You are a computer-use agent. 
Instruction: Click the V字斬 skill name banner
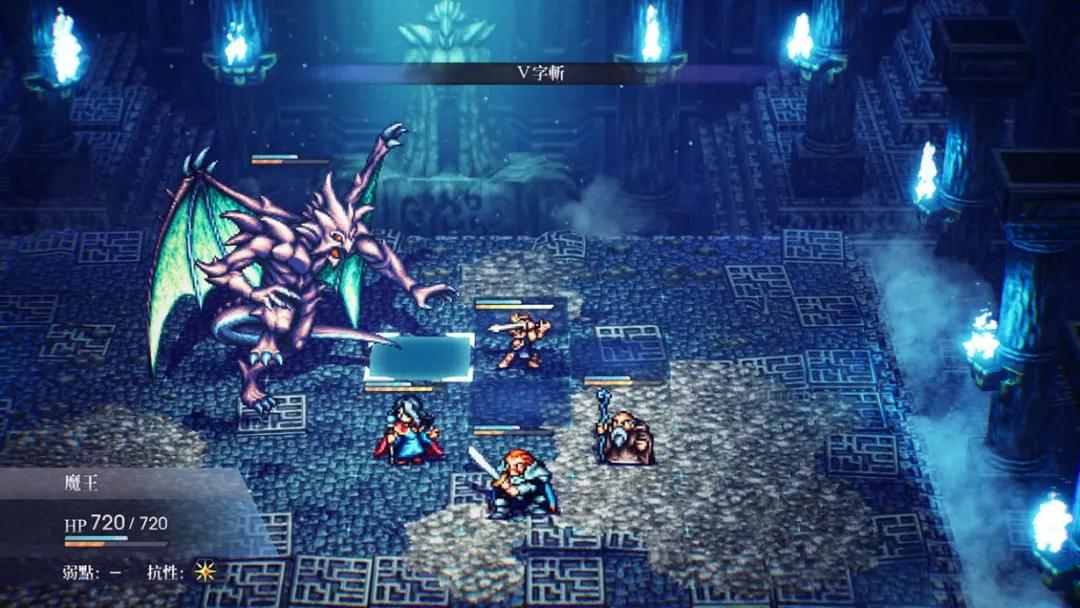pyautogui.click(x=538, y=73)
